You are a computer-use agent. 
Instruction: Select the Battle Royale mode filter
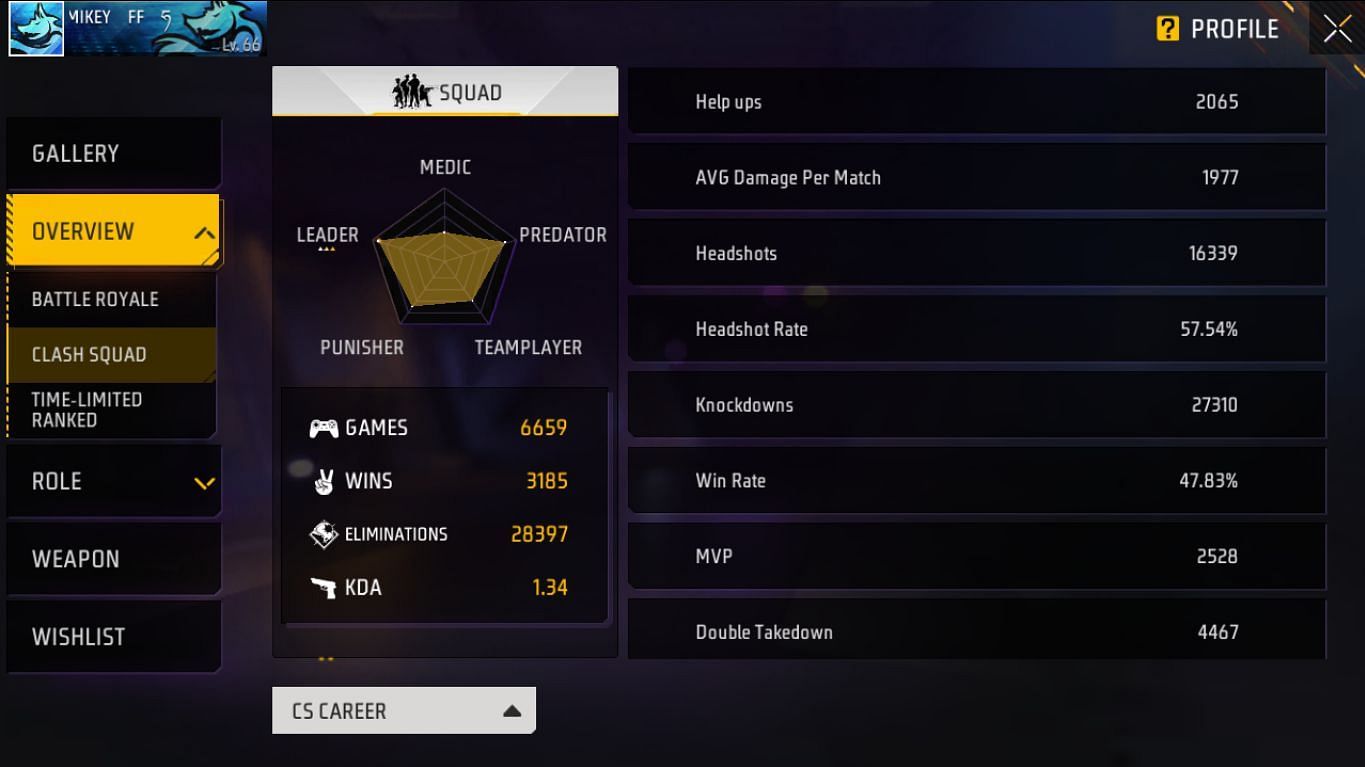pos(97,298)
